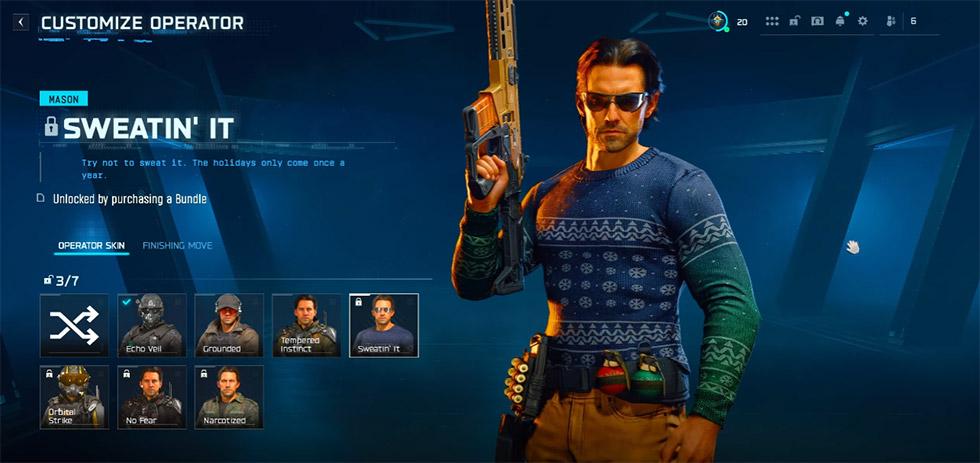Open the notifications bell

(840, 21)
